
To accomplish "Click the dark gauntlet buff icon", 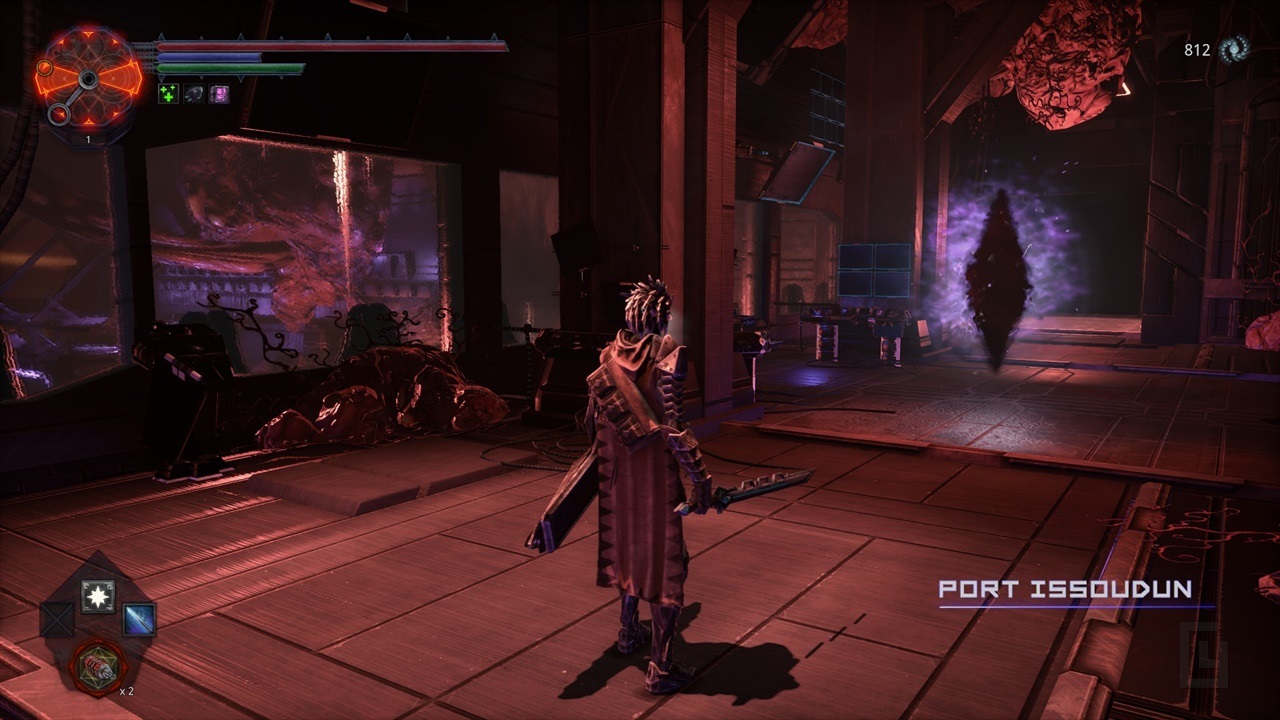I will pos(195,94).
